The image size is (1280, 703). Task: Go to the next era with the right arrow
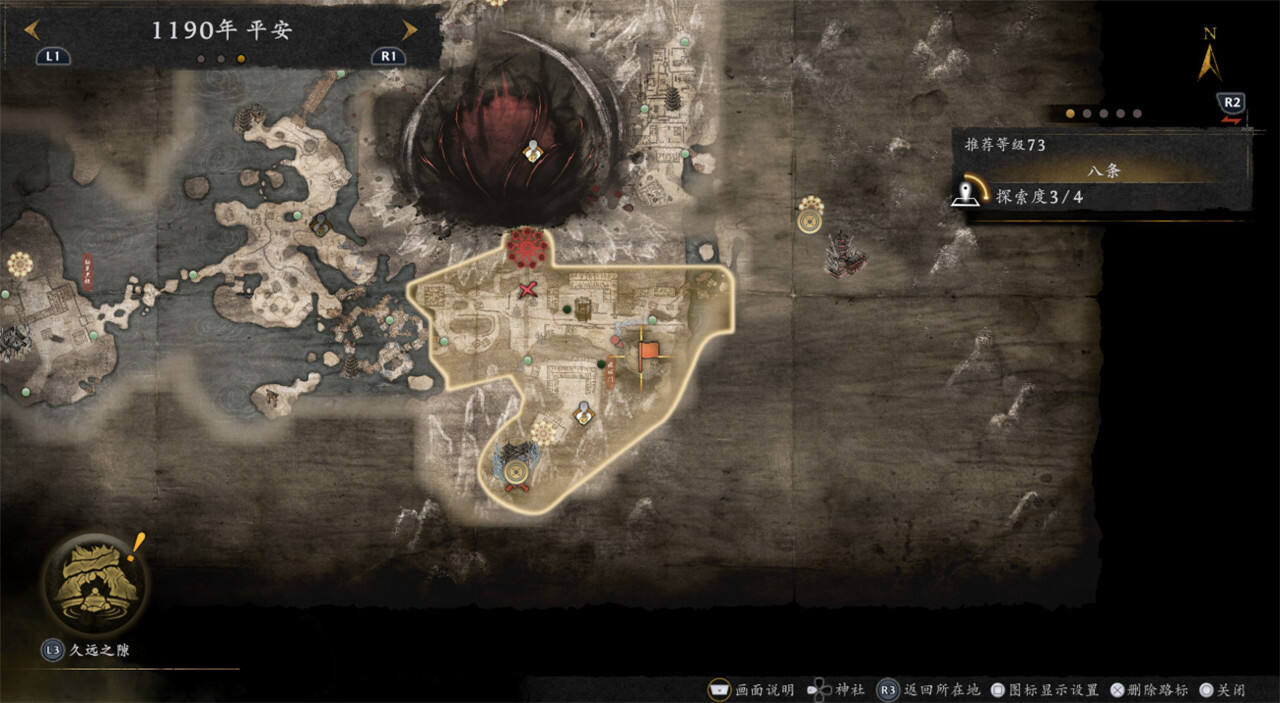(x=409, y=29)
